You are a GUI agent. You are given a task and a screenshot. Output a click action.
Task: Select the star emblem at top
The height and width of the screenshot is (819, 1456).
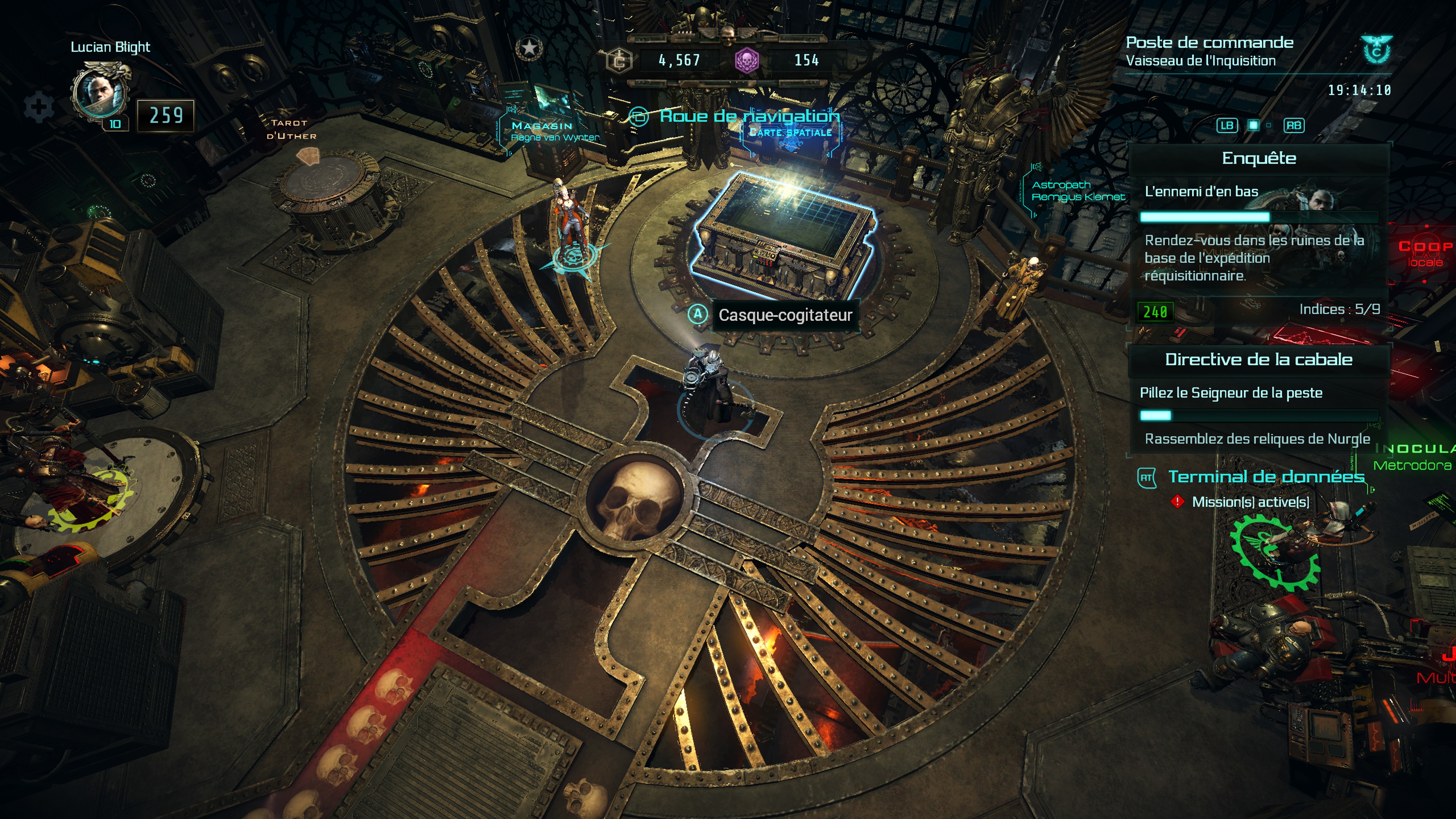coord(529,48)
